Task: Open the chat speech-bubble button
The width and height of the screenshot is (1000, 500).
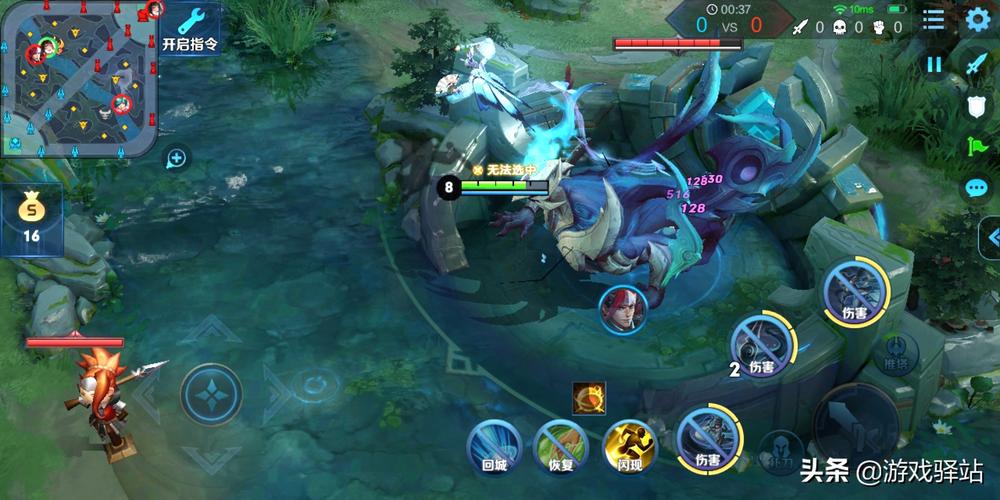Action: 976,188
